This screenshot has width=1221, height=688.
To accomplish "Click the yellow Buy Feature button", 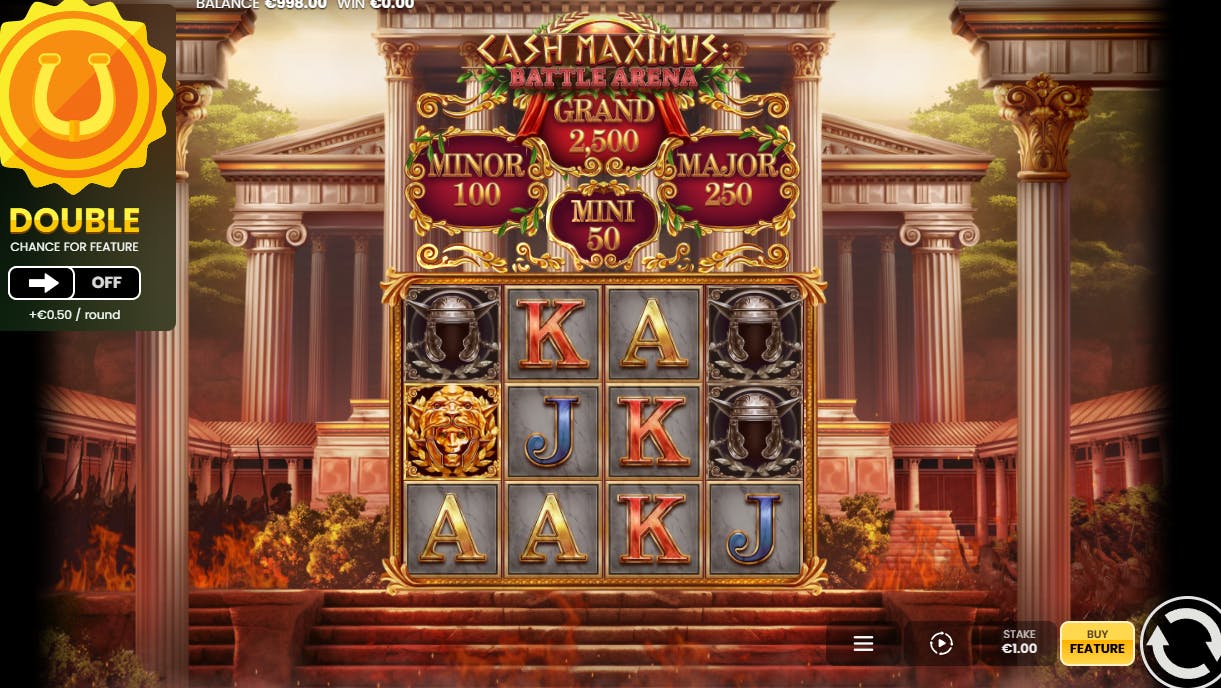I will 1097,643.
